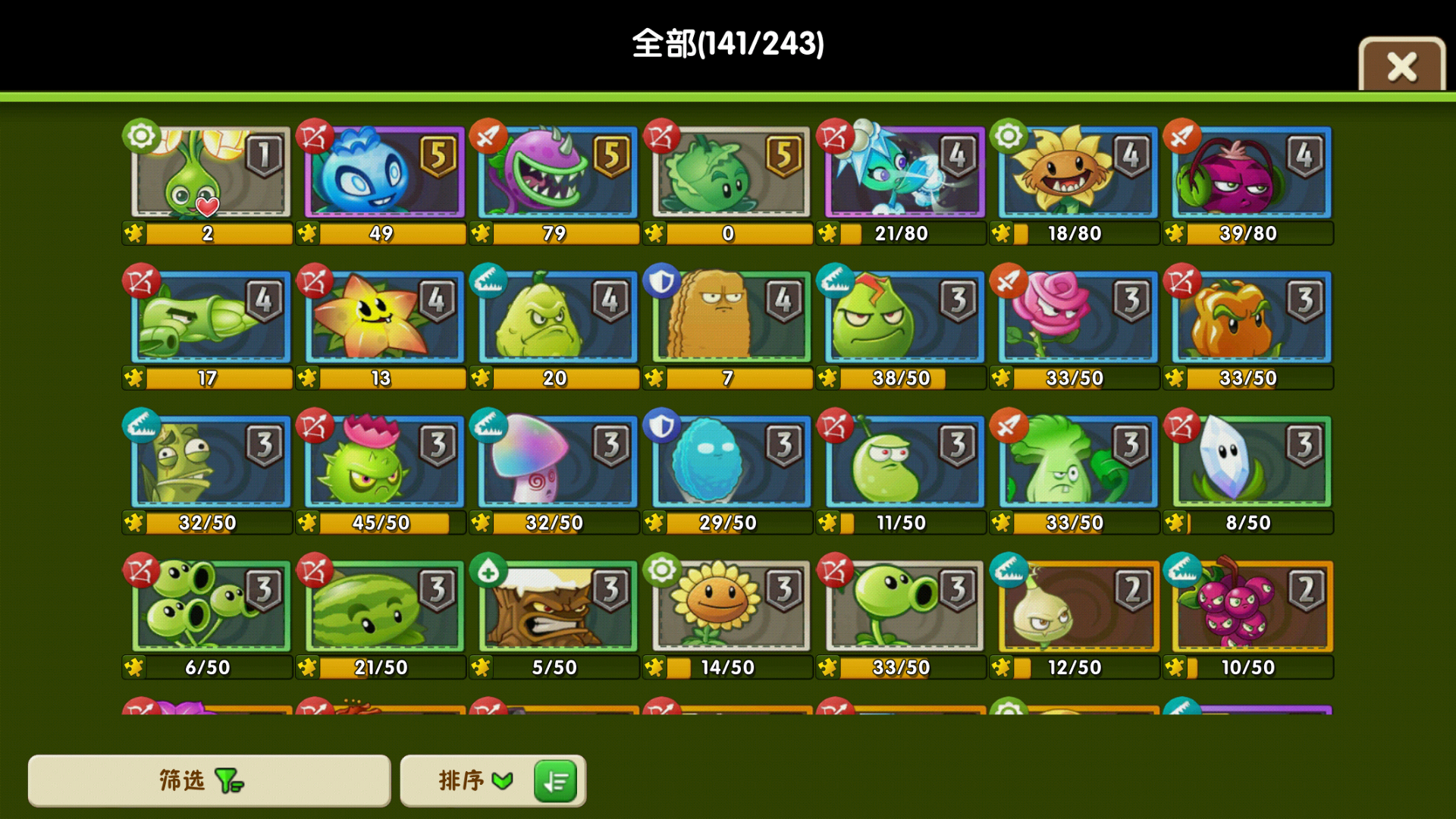Click the crossed swords icon on the Beet card

[1181, 138]
